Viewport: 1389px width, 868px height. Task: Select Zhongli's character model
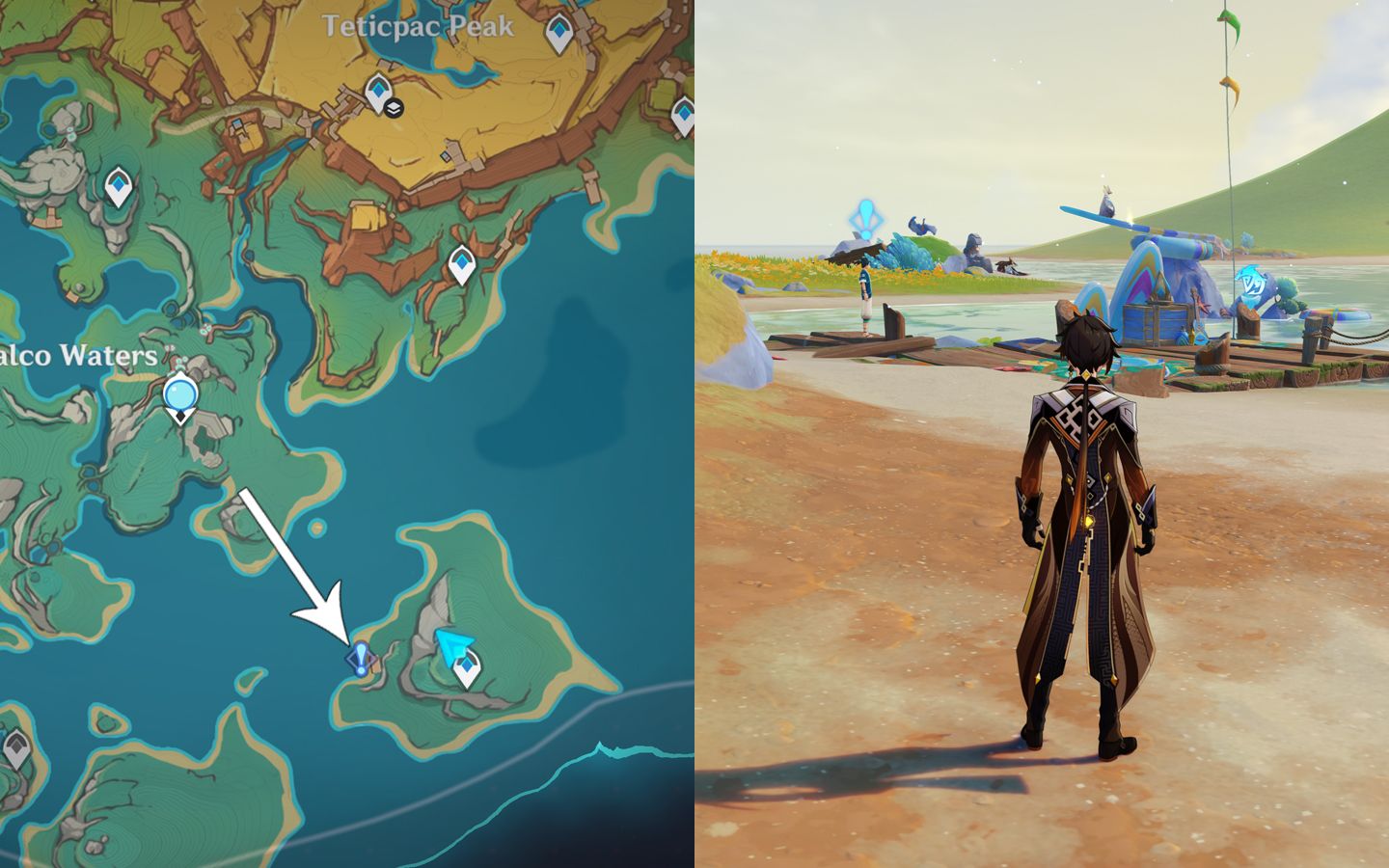tap(1090, 540)
